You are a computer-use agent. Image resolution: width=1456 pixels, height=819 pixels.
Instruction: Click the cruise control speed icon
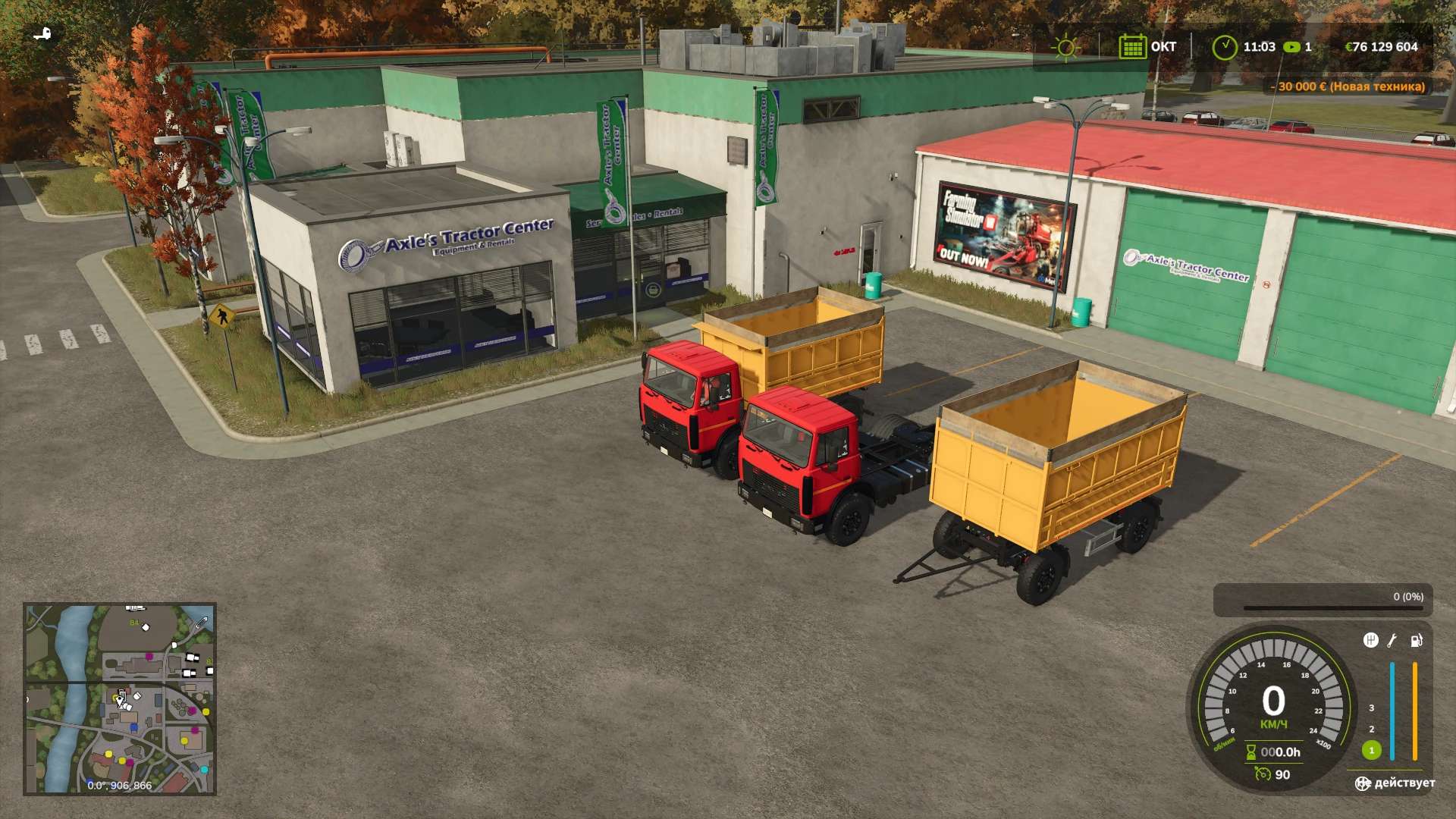[x=1262, y=774]
